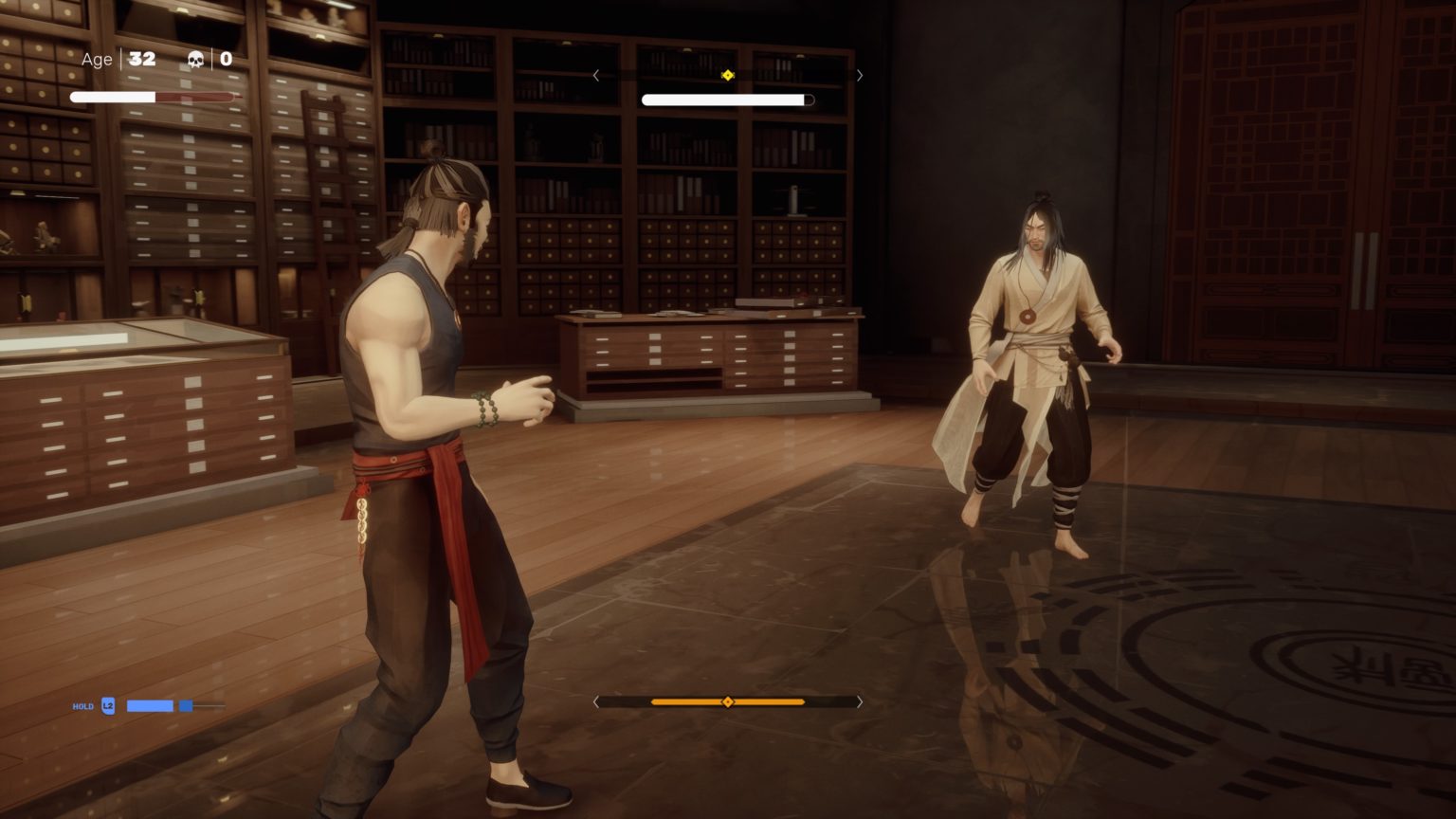Click the HOLD label next to L2
1456x819 pixels.
pos(83,706)
